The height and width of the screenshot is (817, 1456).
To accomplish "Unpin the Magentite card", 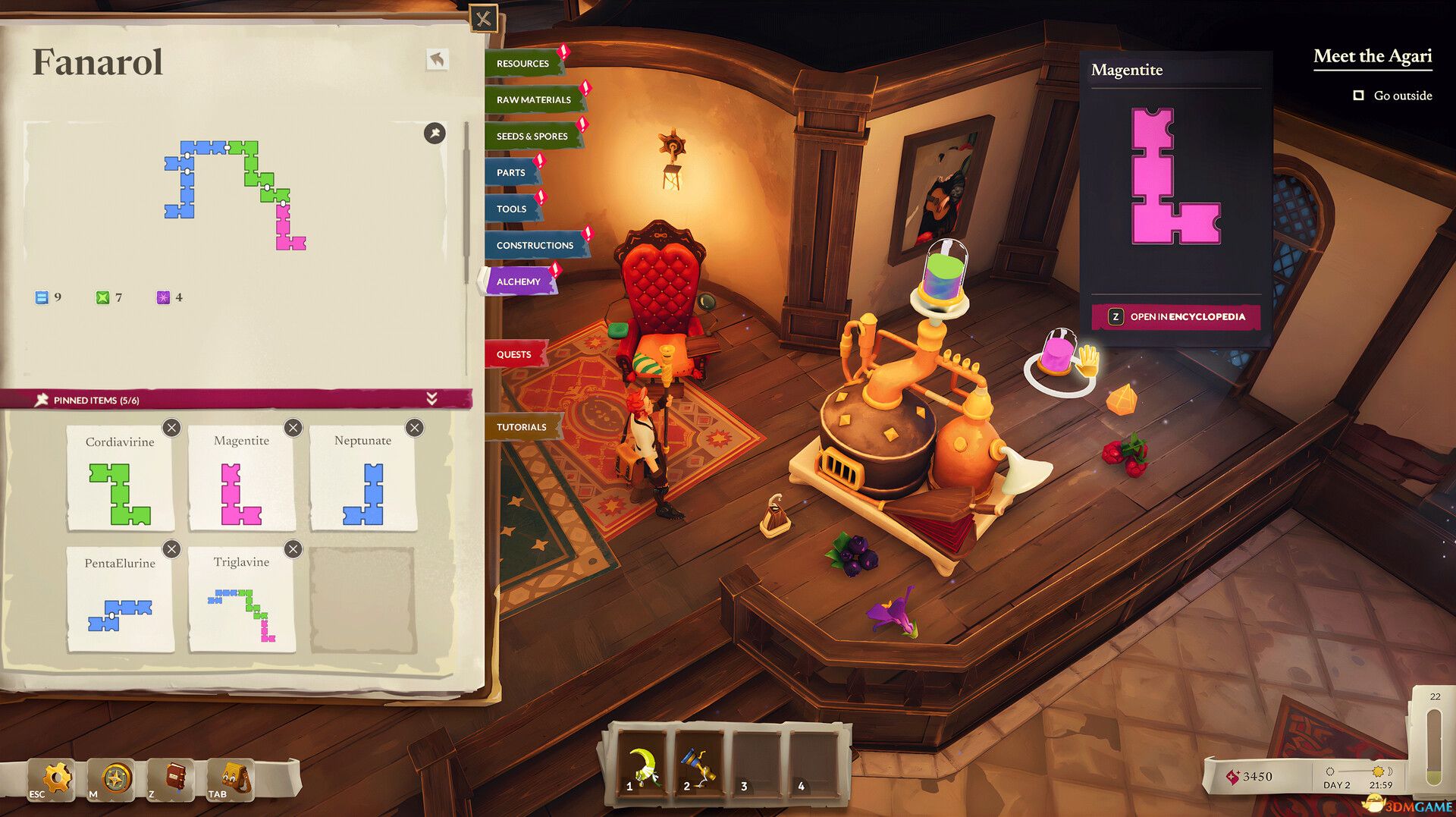I will 293,428.
